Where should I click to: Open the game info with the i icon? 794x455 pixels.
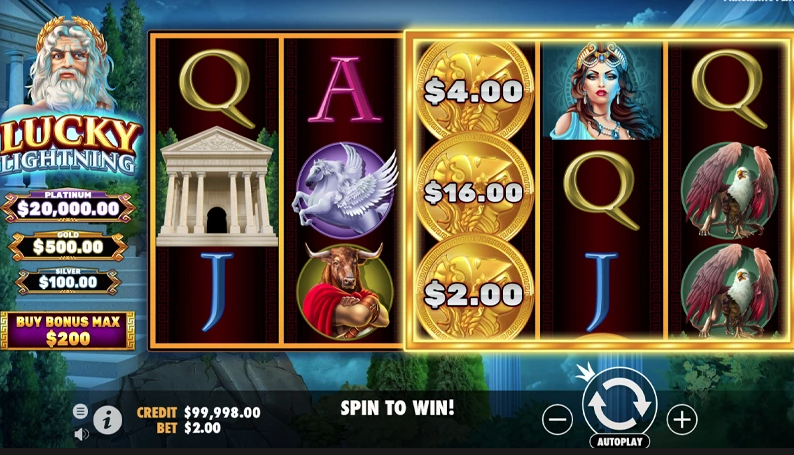[x=108, y=420]
